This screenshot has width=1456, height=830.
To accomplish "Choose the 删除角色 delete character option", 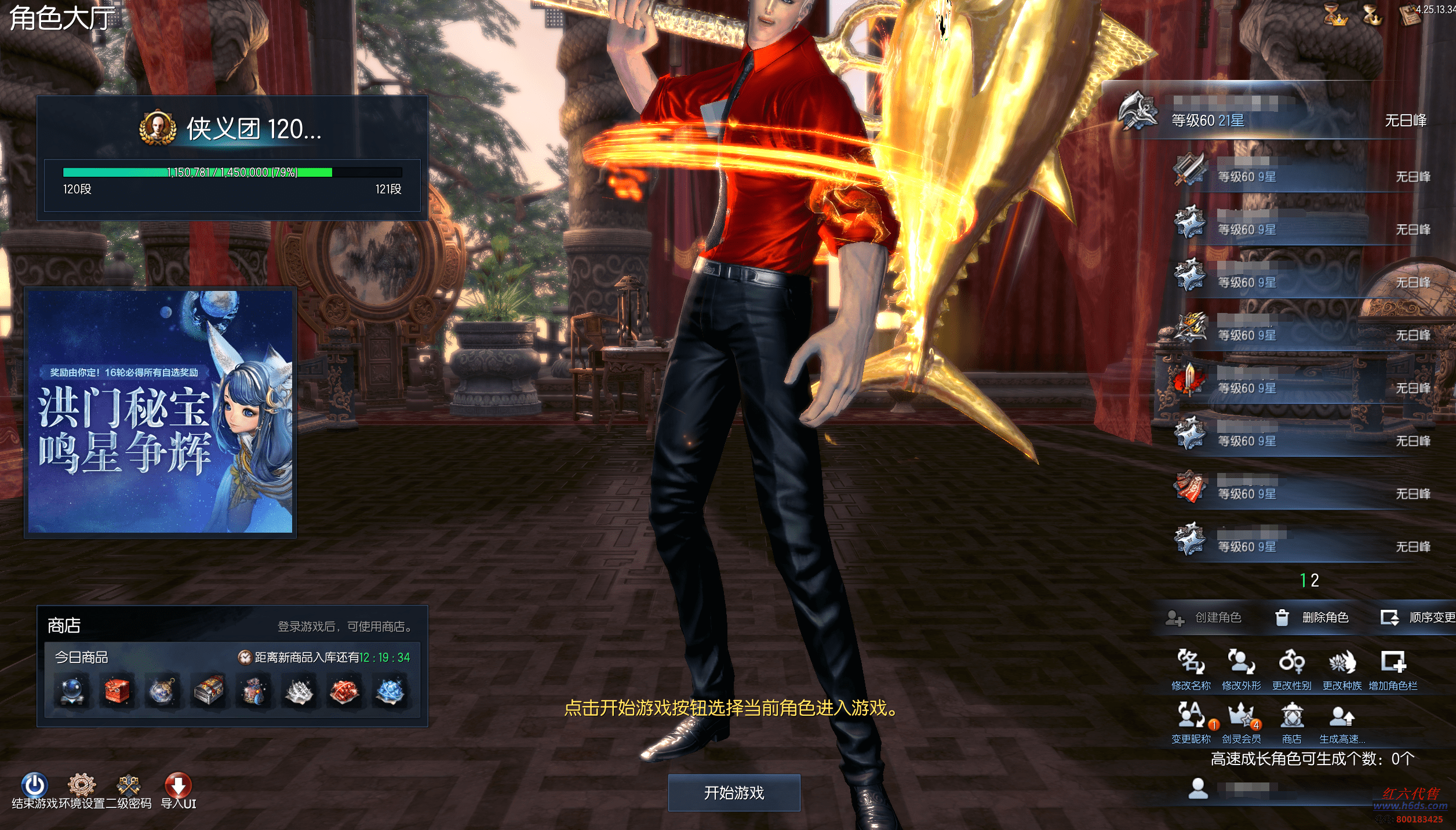I will (x=1313, y=618).
